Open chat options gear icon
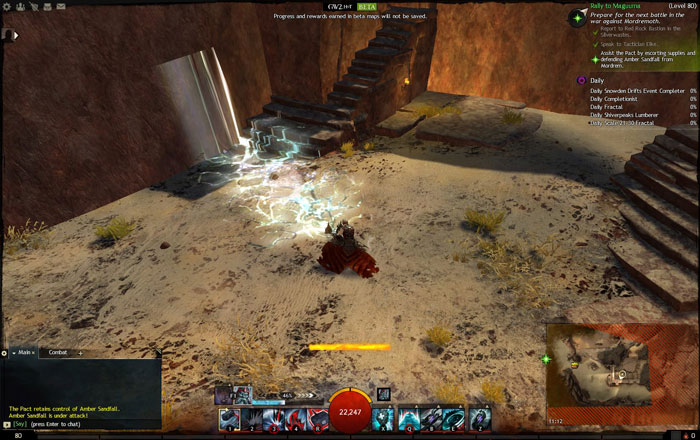 click(x=4, y=353)
